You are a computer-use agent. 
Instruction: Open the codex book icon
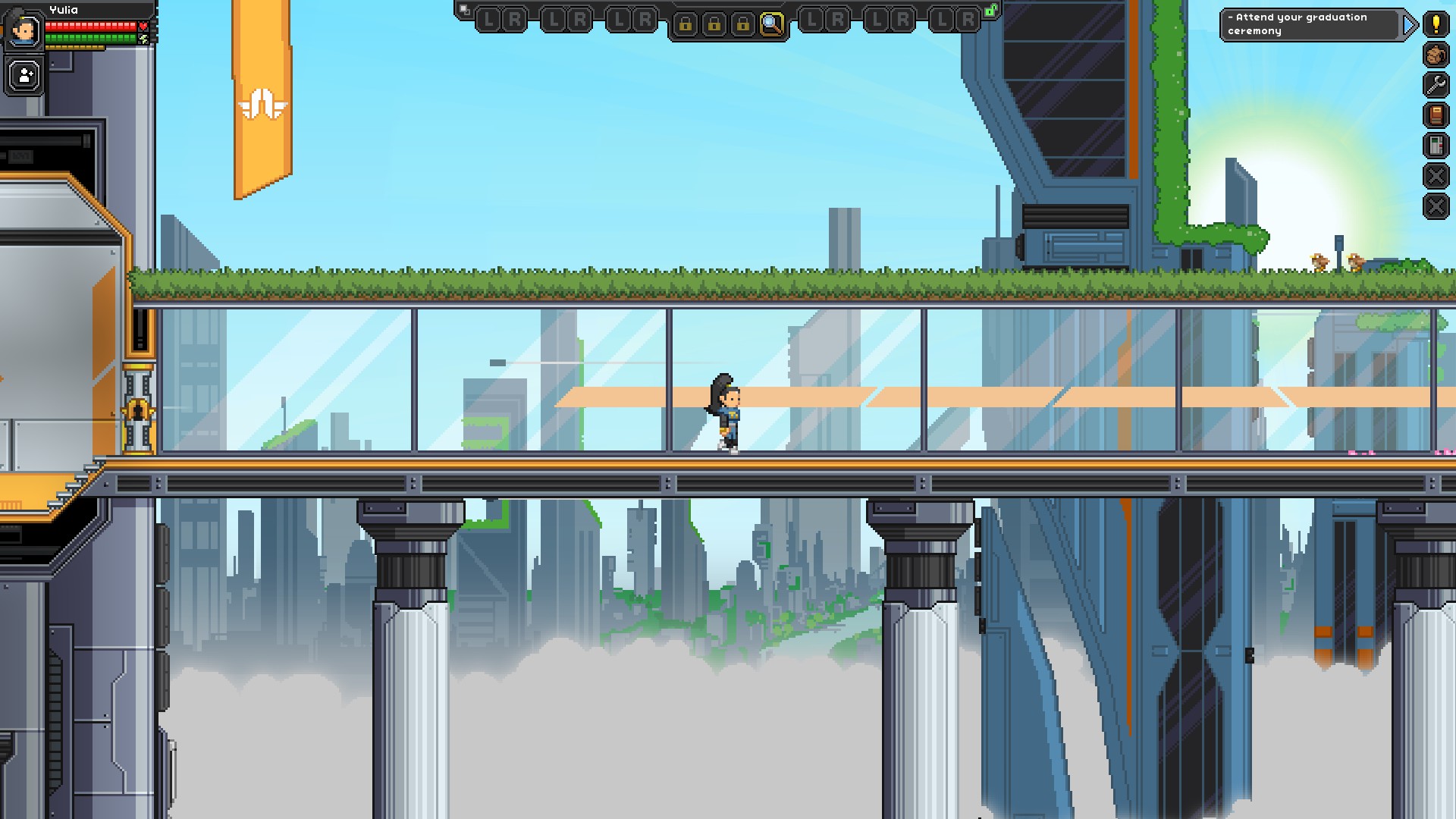pos(1436,115)
